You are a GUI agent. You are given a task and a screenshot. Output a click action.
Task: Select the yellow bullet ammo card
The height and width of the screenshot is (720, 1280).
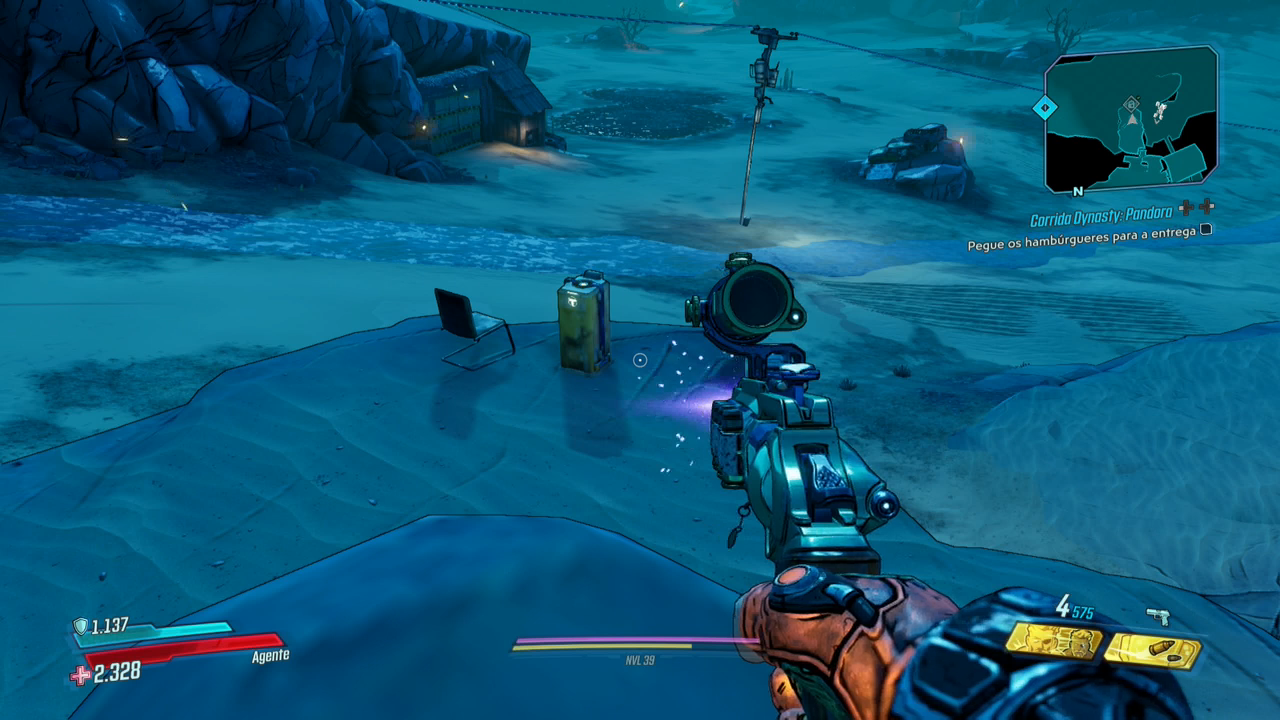(x=1152, y=650)
